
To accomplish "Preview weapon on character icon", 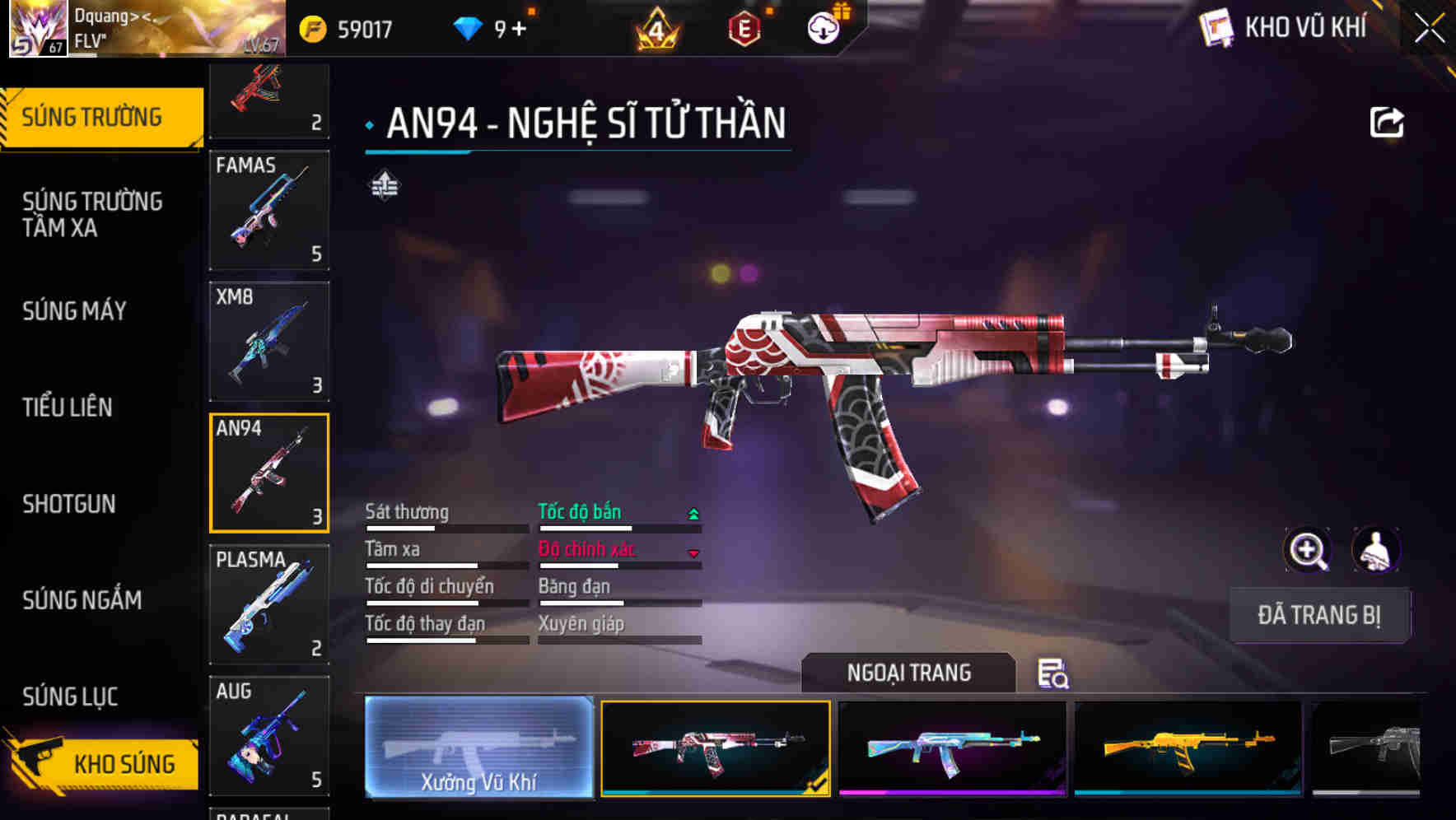I will click(x=1376, y=550).
